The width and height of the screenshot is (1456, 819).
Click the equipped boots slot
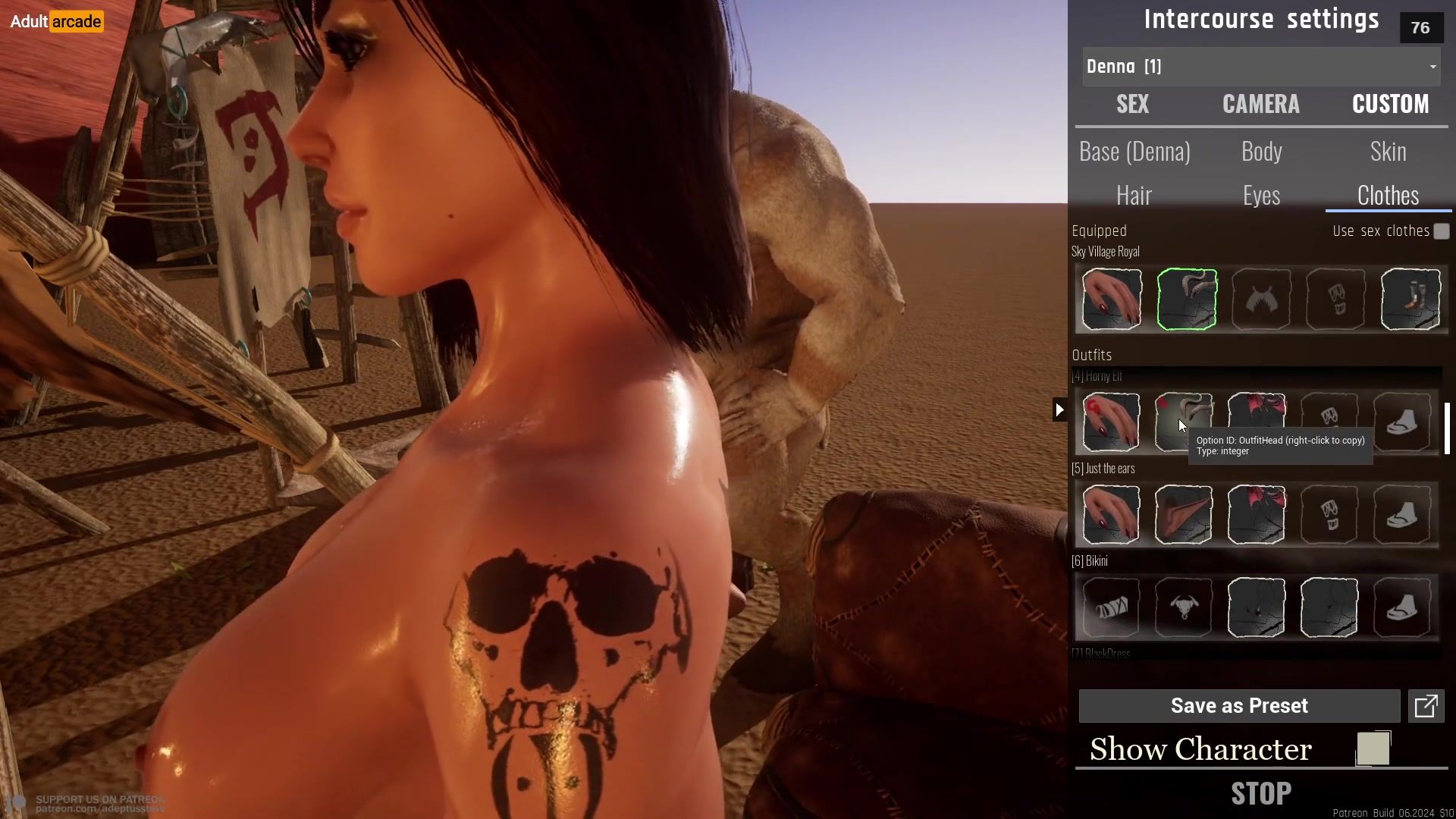coord(1410,300)
